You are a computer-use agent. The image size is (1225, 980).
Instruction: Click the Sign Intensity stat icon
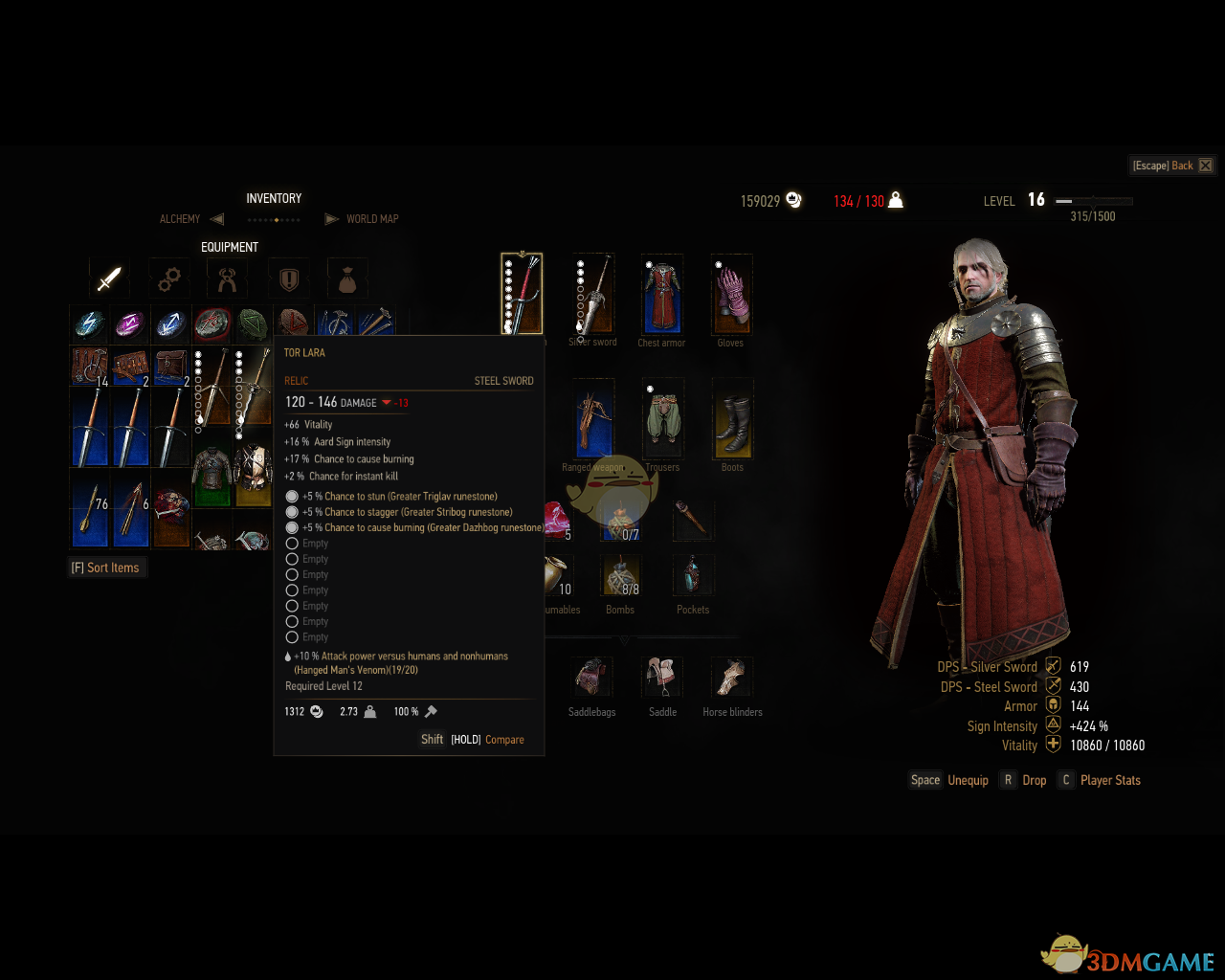click(1052, 725)
